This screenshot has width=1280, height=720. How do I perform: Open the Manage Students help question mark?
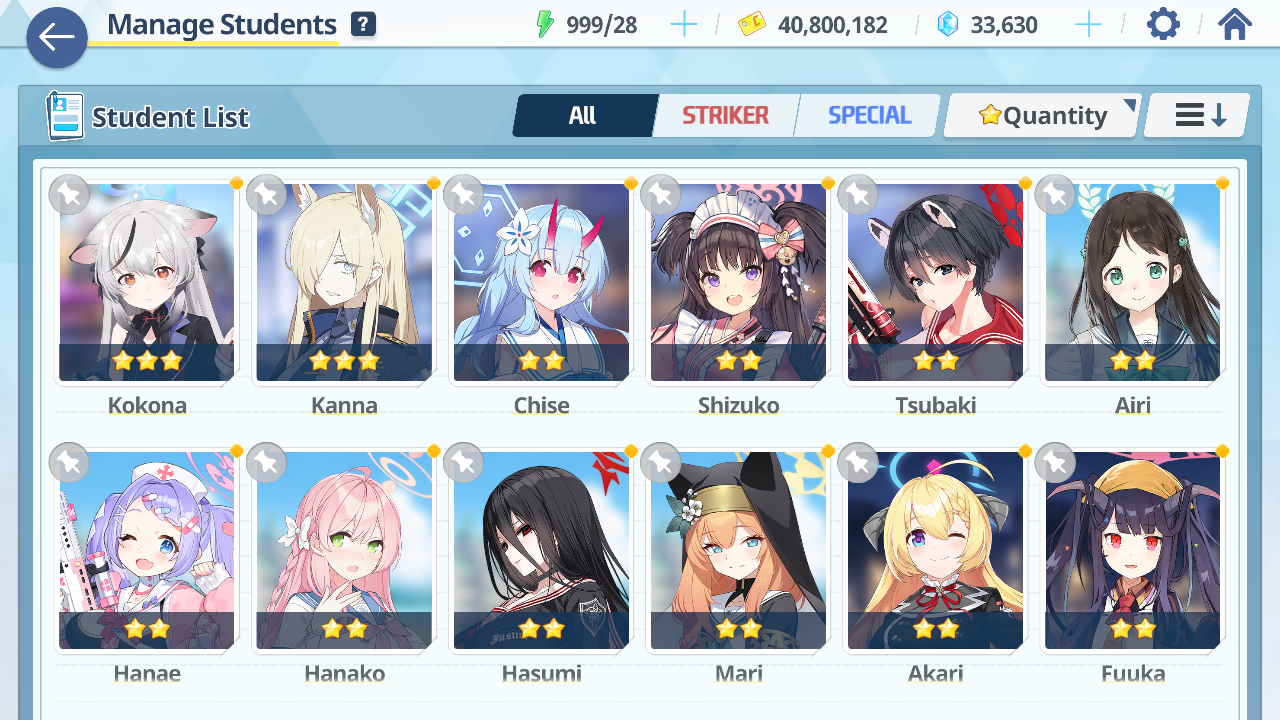364,25
